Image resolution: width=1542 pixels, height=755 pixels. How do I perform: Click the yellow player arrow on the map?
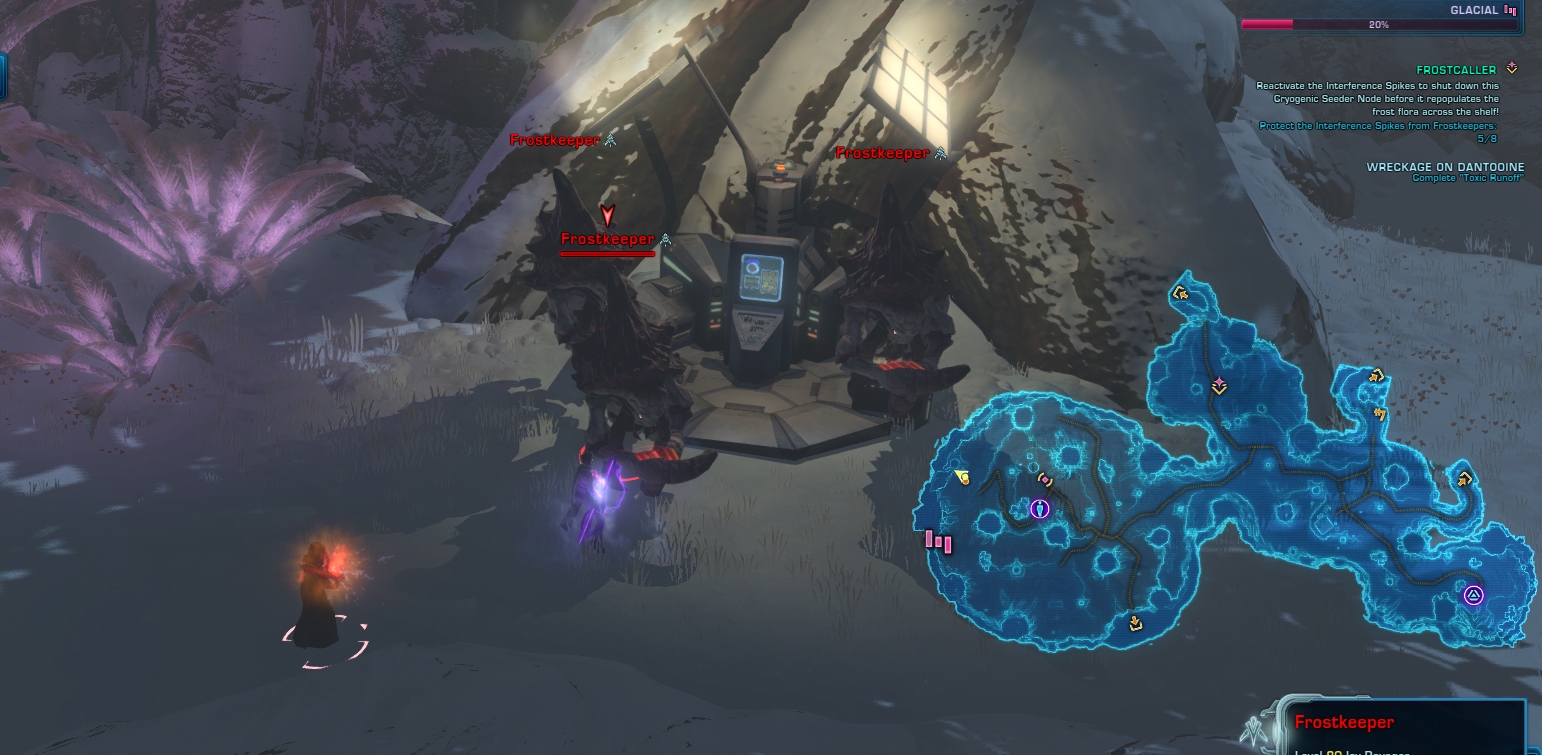(x=962, y=477)
